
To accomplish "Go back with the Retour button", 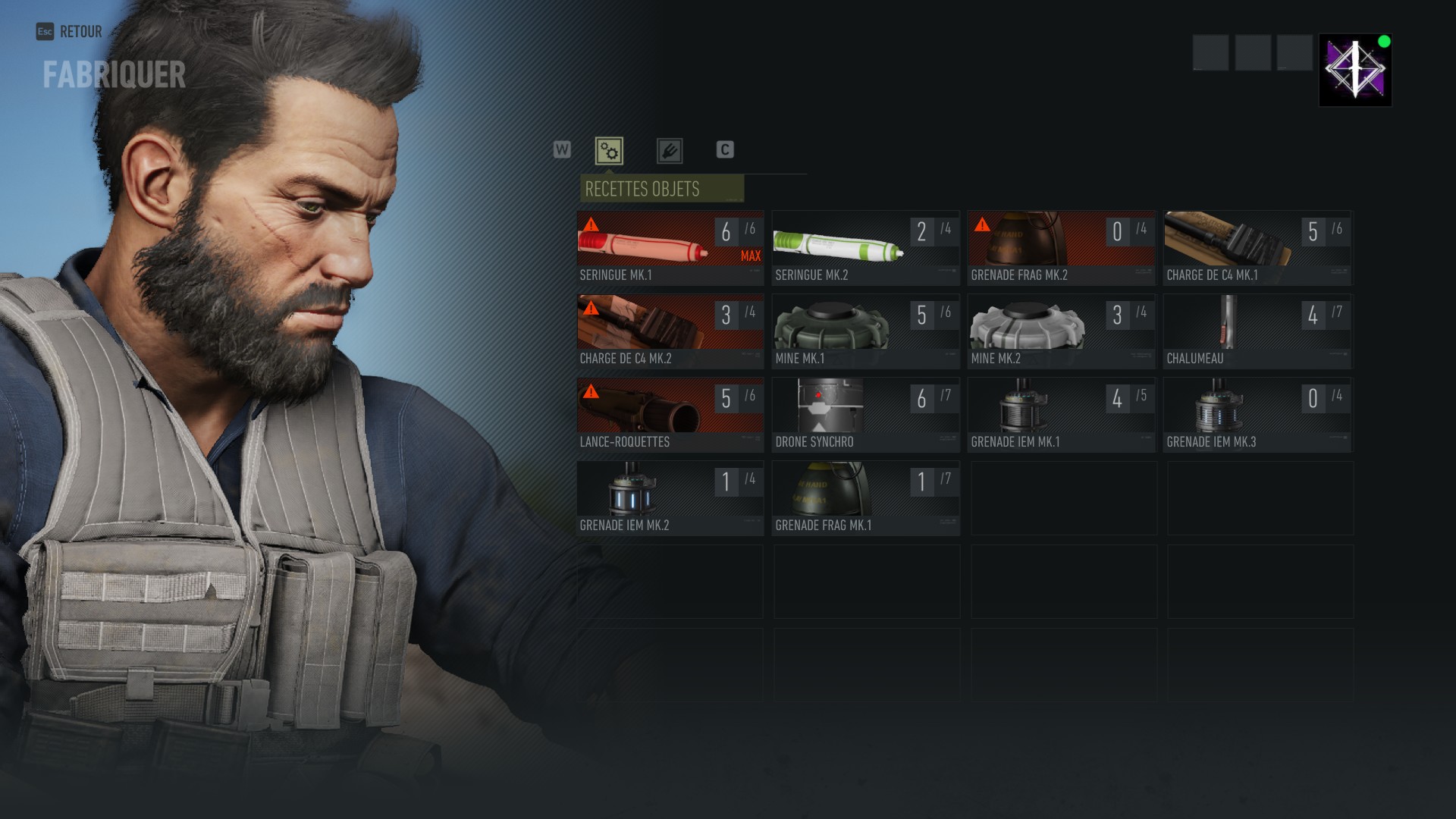I will [x=70, y=32].
